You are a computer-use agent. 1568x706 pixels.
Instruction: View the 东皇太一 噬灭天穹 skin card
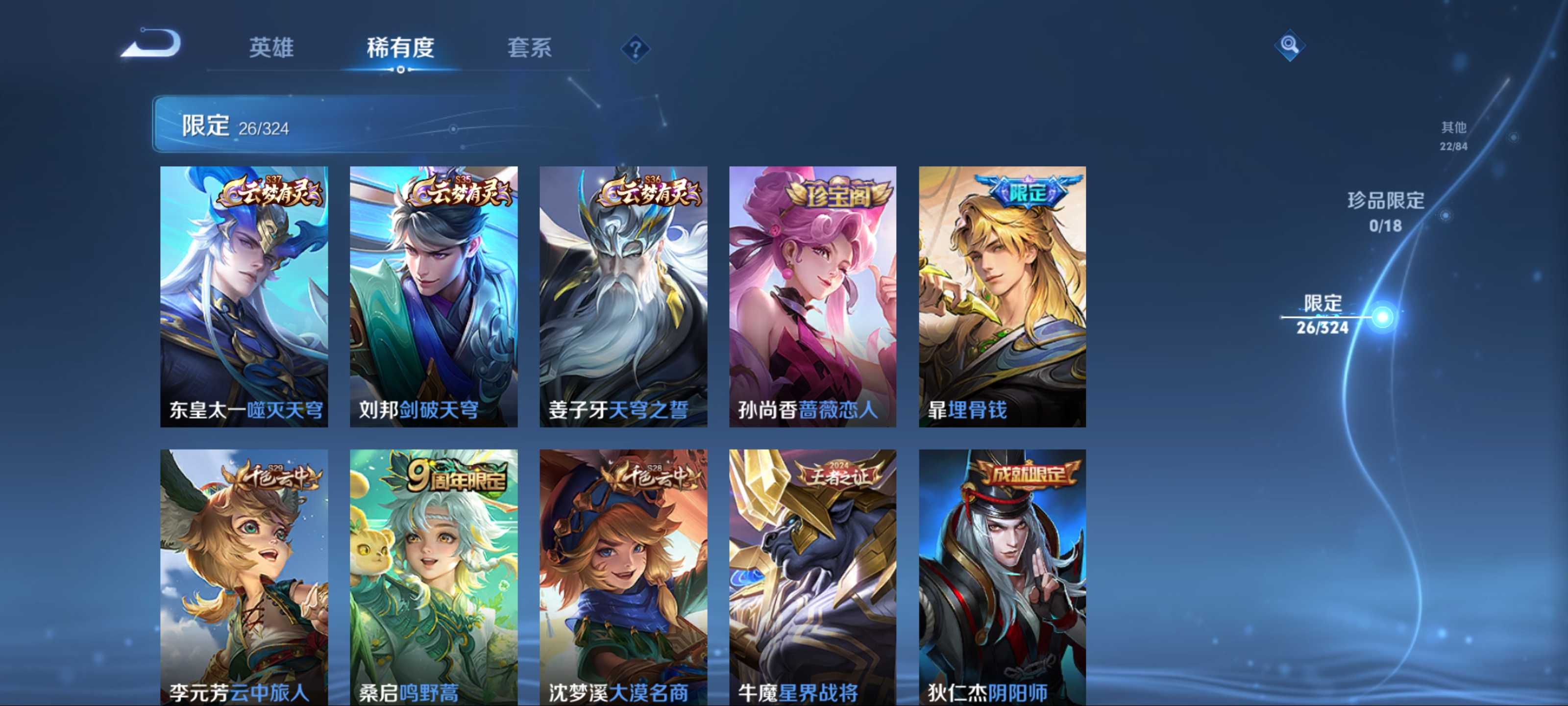(244, 296)
